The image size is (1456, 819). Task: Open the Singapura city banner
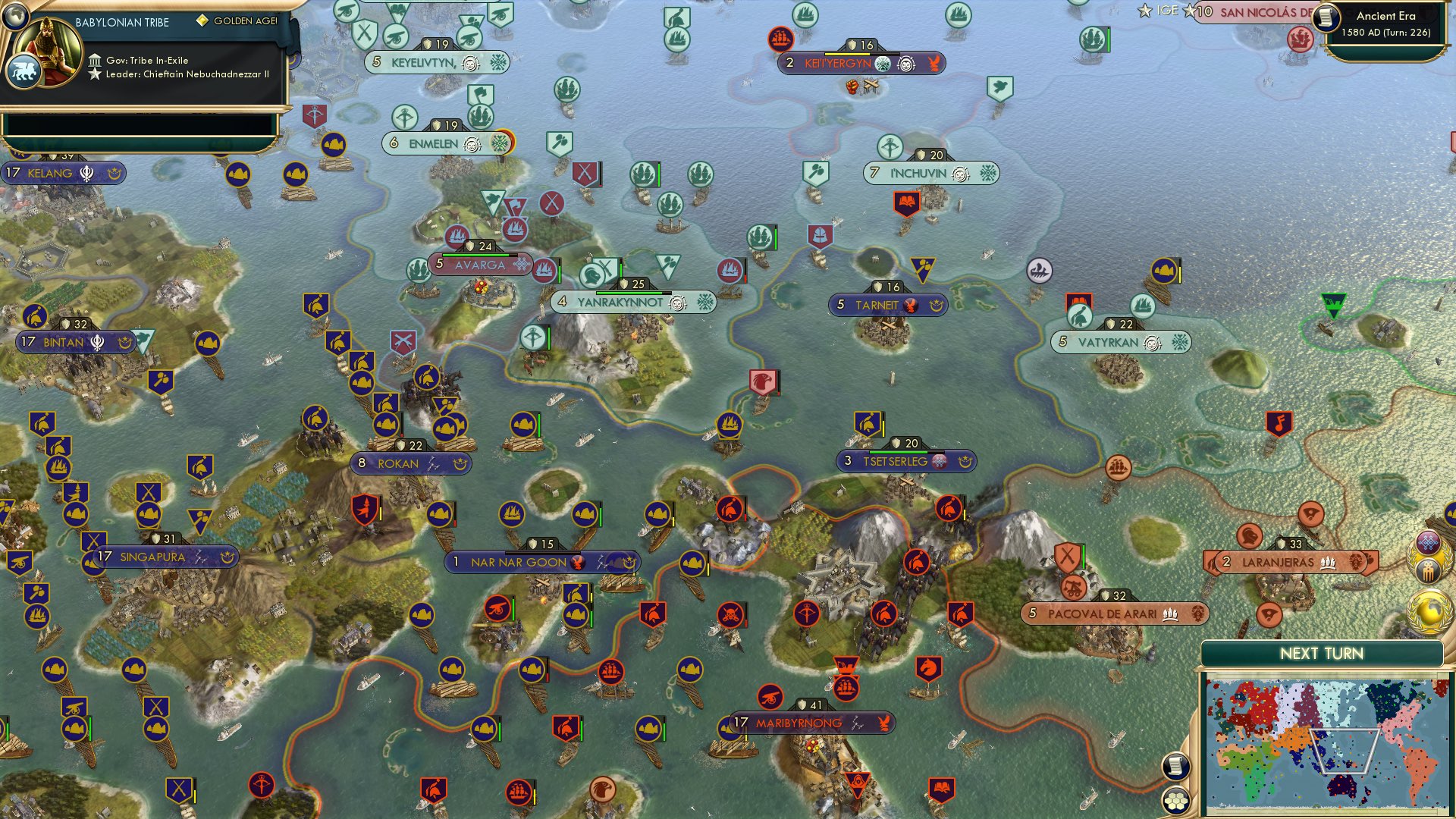152,557
